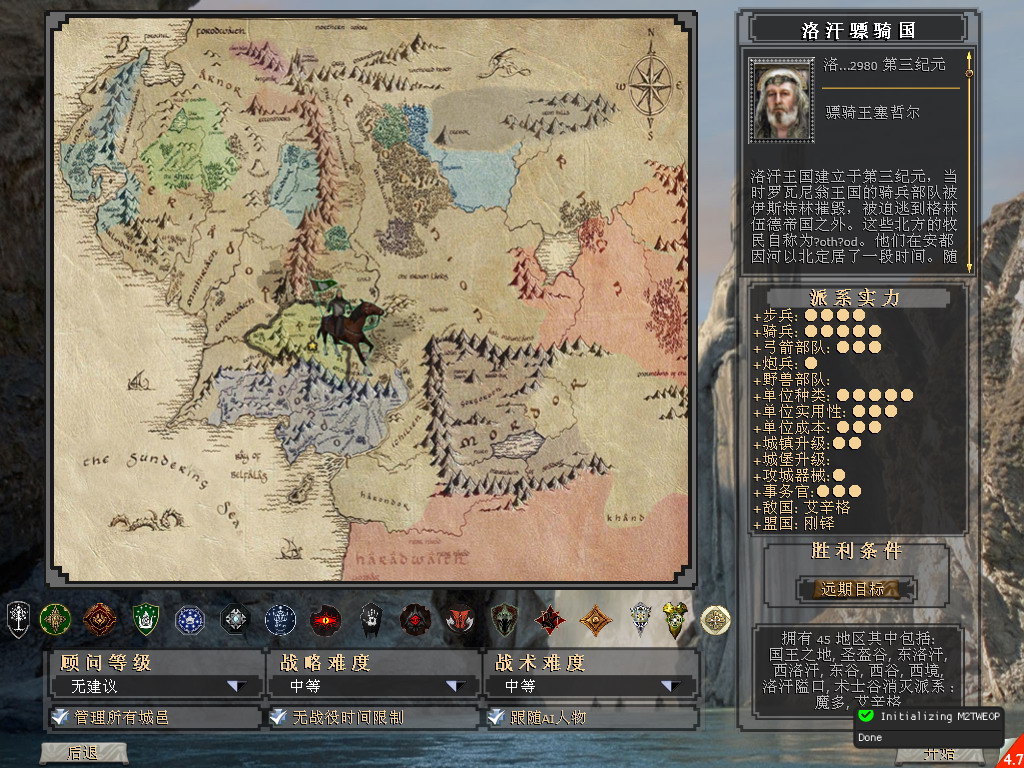The image size is (1024, 768).
Task: Pick the White Hand Isengard faction emblem
Action: pyautogui.click(x=370, y=619)
